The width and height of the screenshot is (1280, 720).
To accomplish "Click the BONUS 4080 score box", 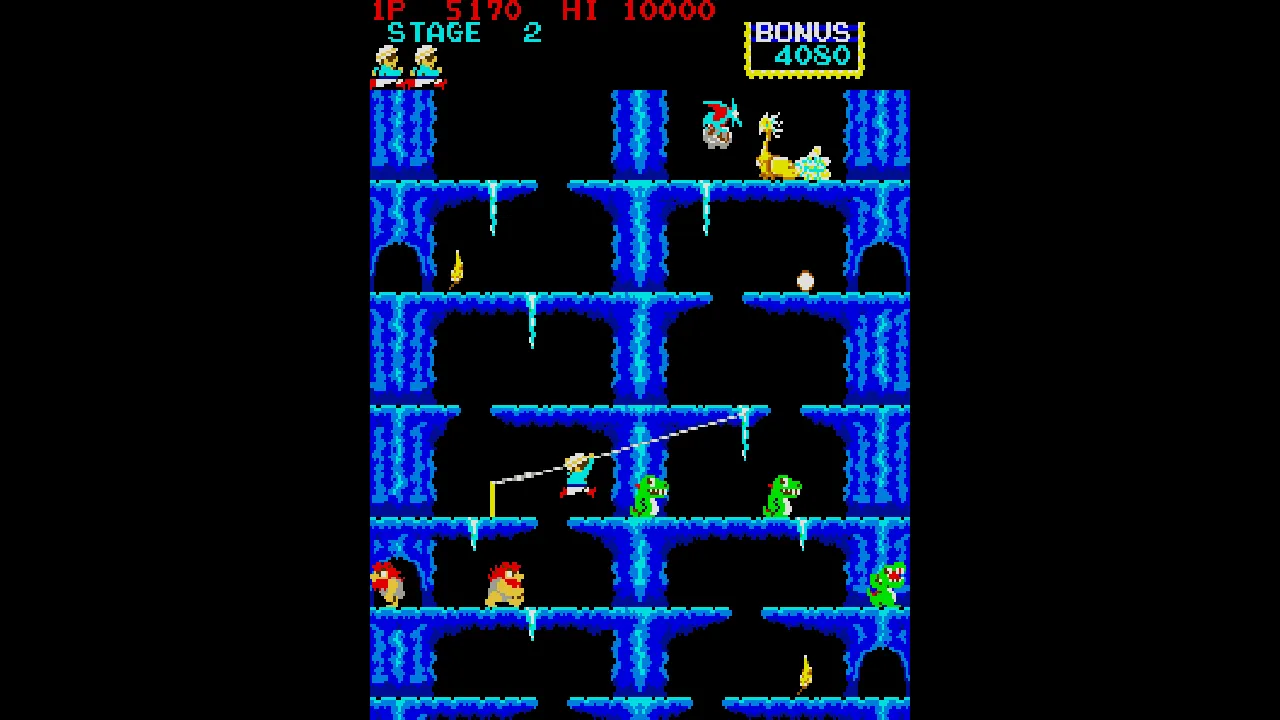I will tap(805, 47).
